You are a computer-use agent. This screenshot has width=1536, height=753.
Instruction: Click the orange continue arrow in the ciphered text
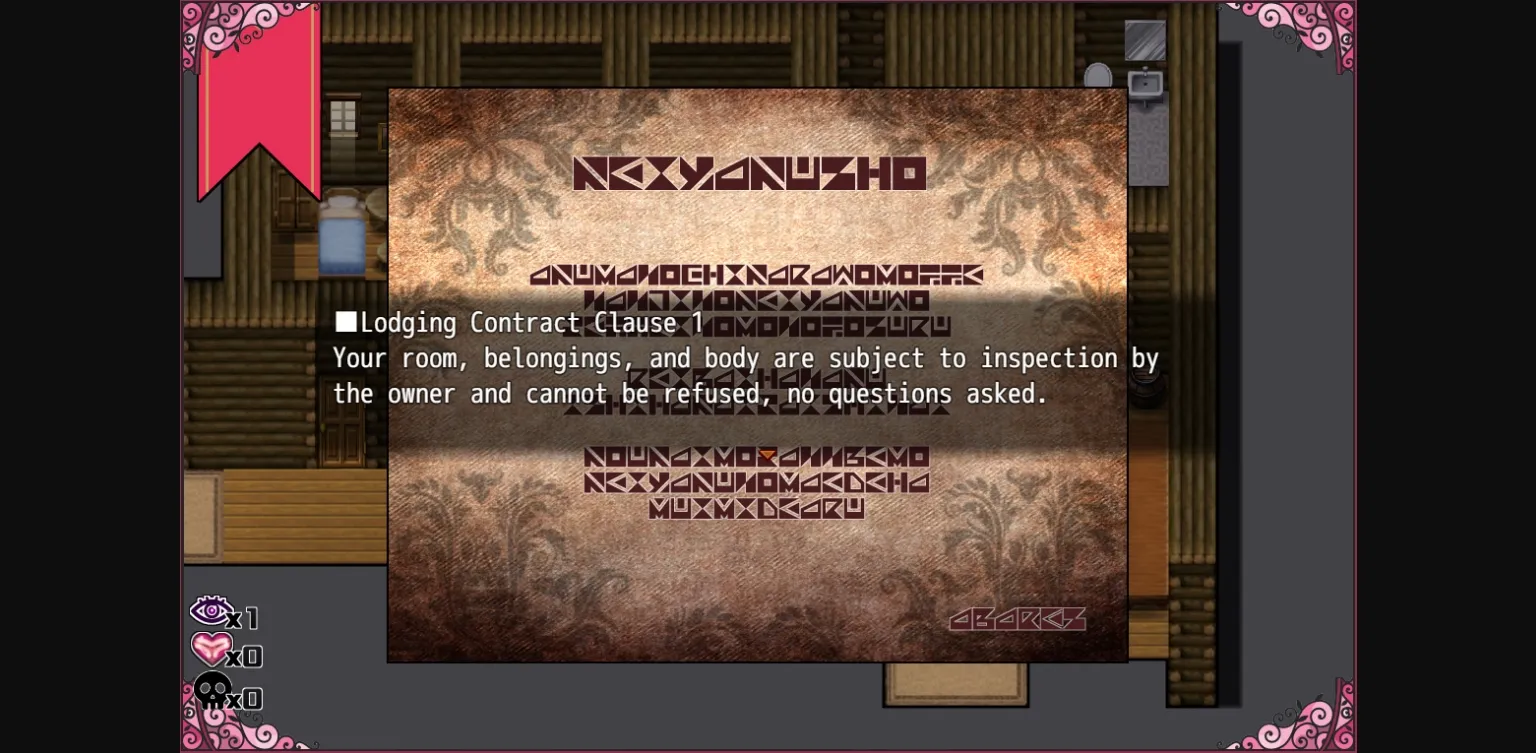(x=765, y=456)
